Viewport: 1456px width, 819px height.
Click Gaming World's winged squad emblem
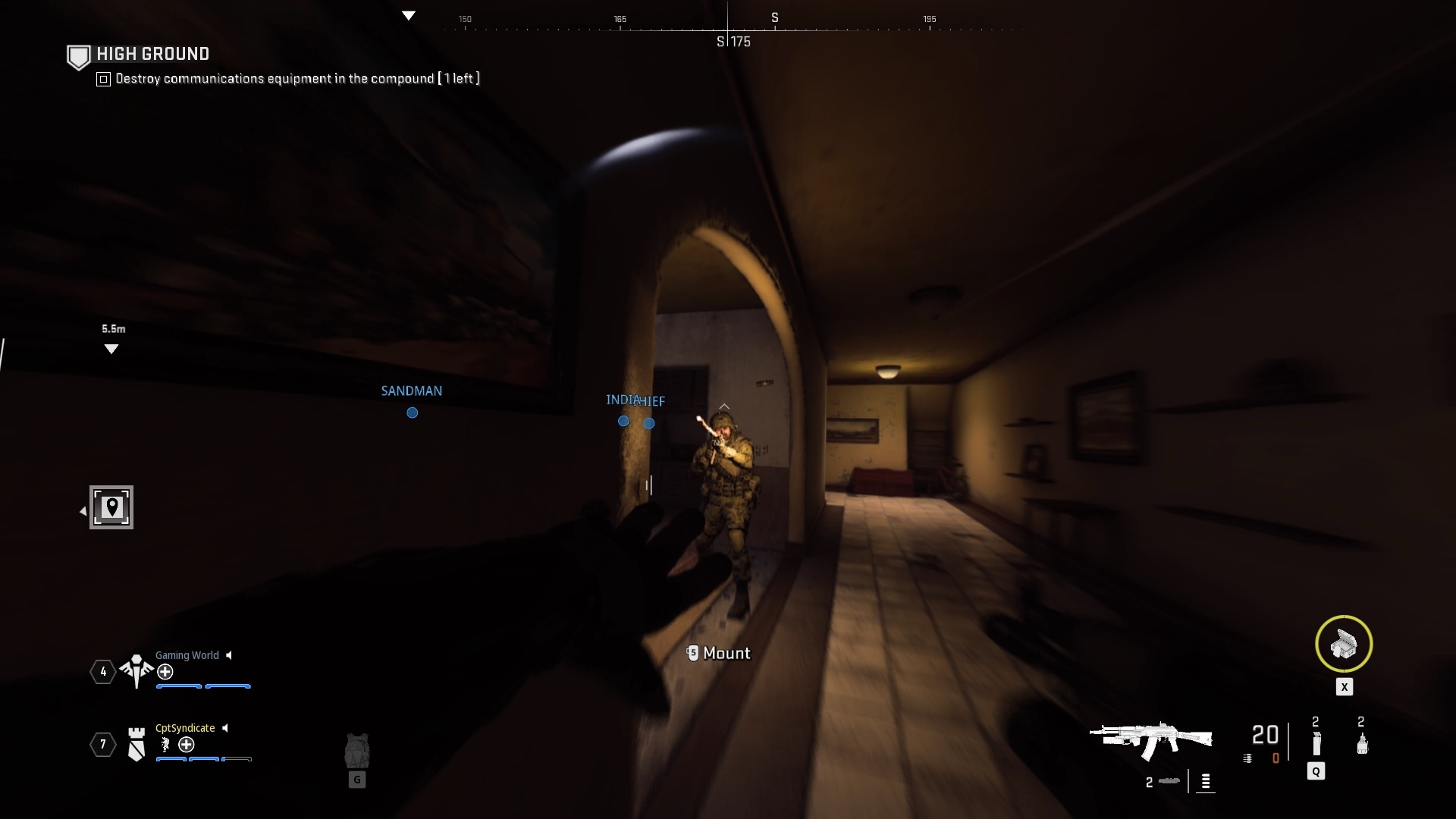(136, 670)
